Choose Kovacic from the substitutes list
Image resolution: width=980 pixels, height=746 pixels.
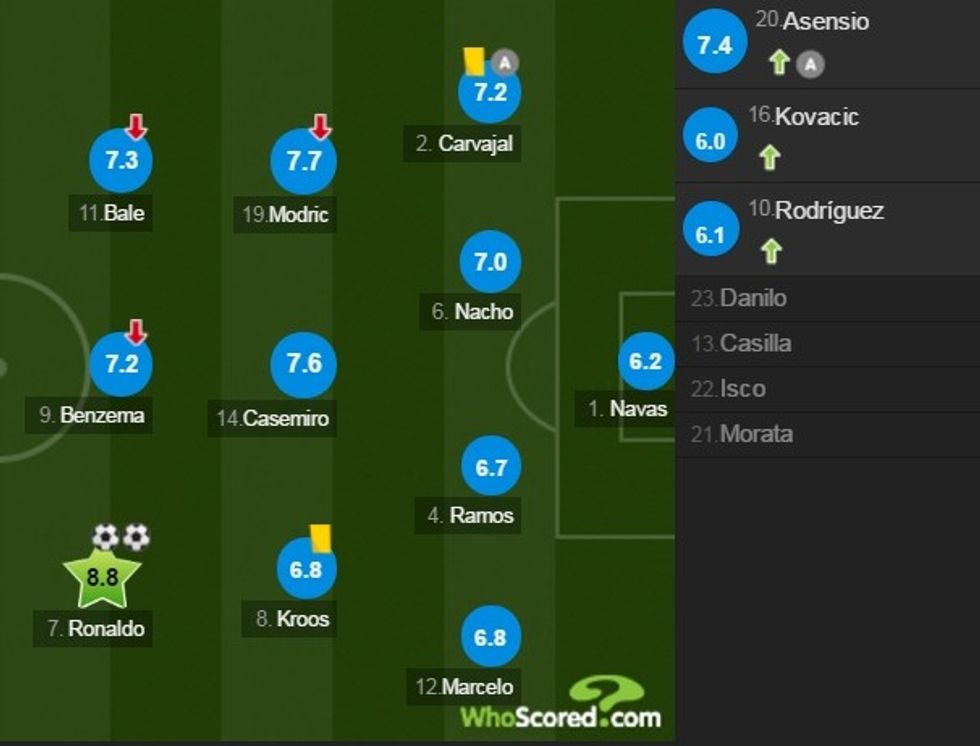tap(817, 117)
